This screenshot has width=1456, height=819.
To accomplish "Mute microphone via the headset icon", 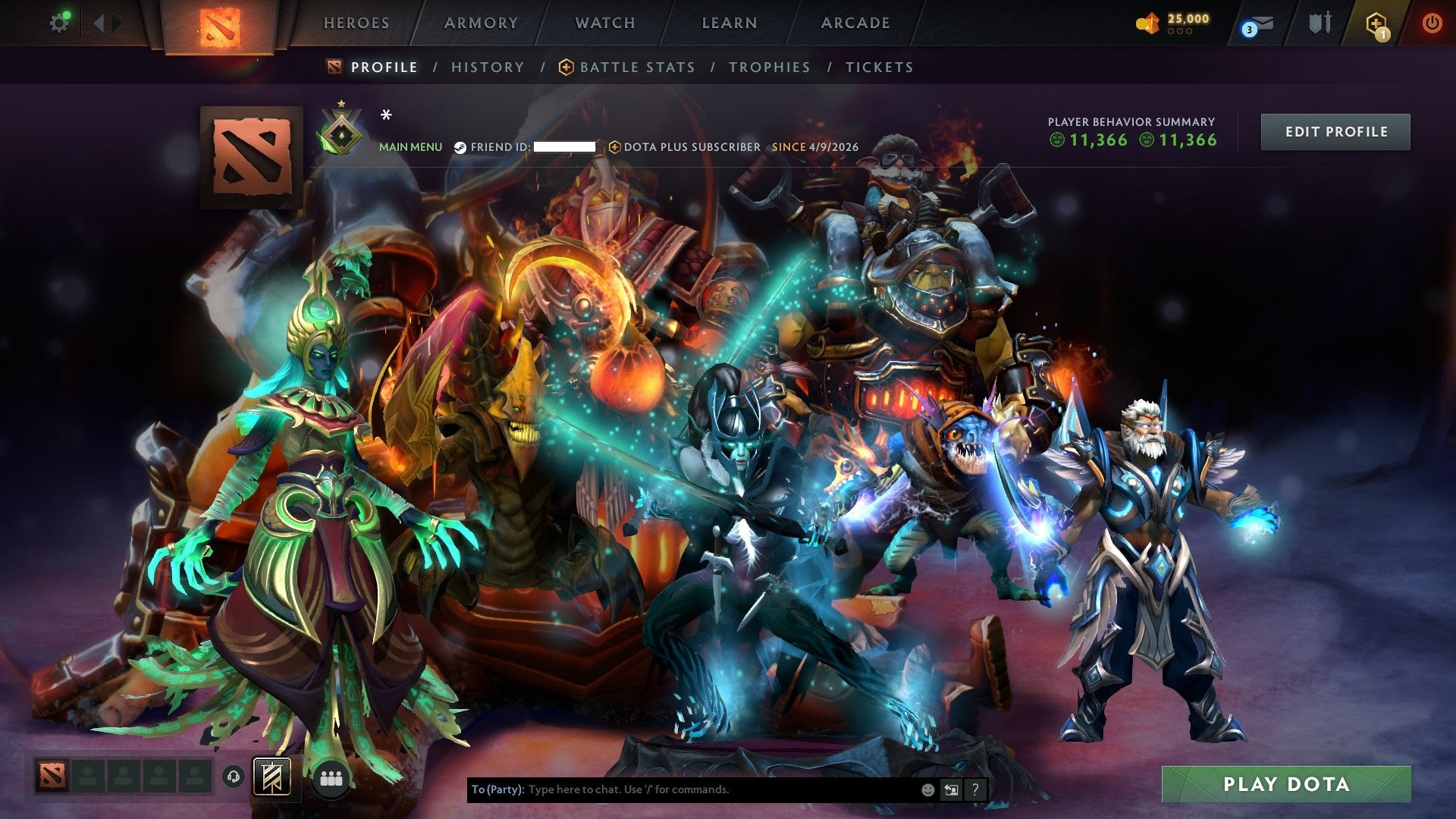I will (233, 776).
